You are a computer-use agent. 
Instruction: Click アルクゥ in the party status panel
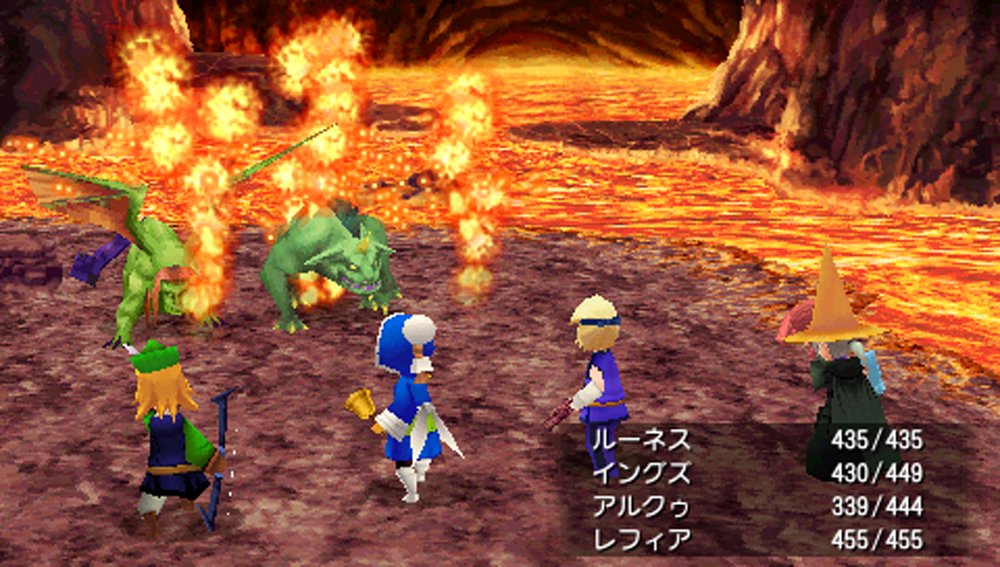coord(640,506)
